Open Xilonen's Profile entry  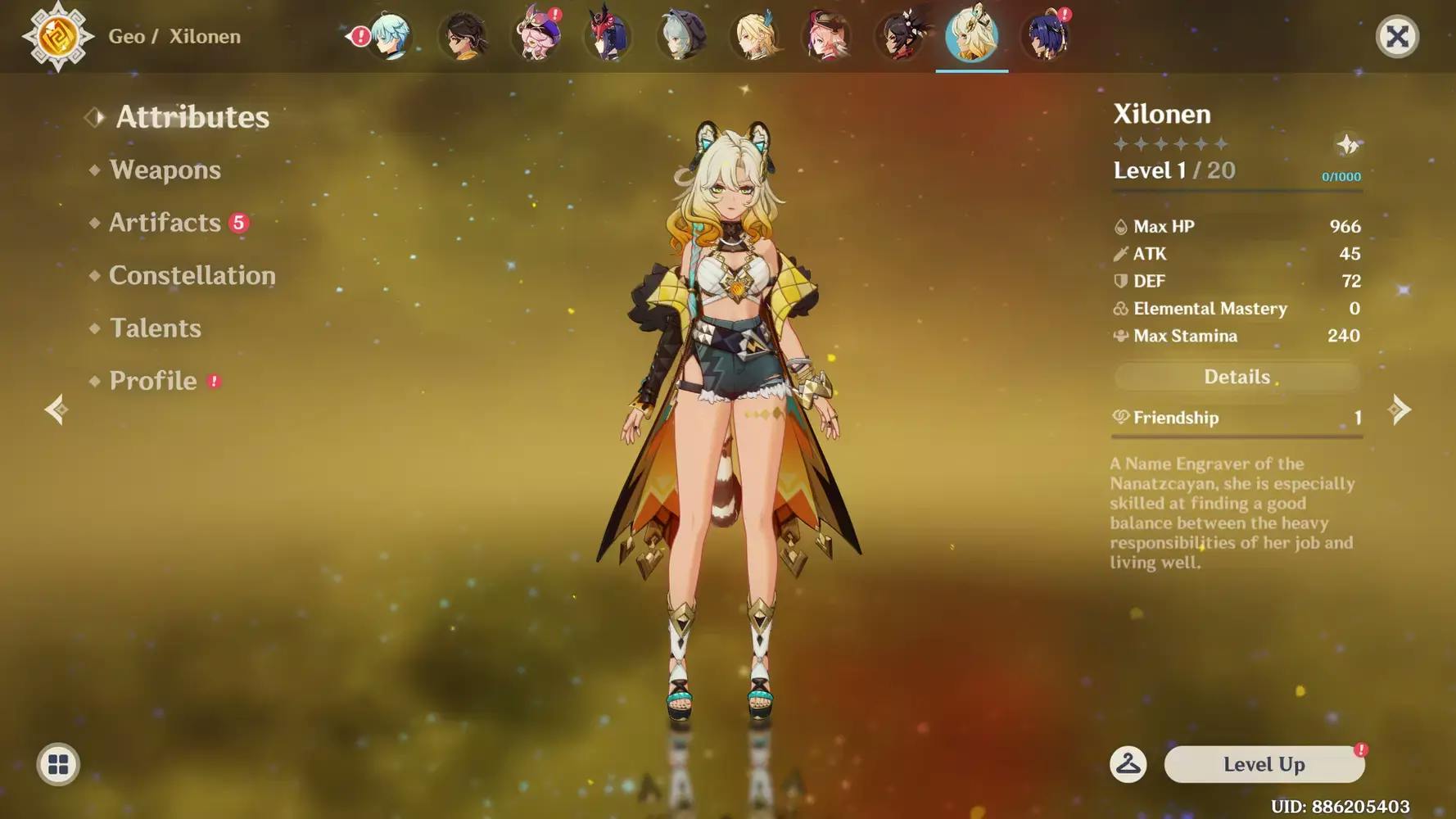pyautogui.click(x=153, y=381)
